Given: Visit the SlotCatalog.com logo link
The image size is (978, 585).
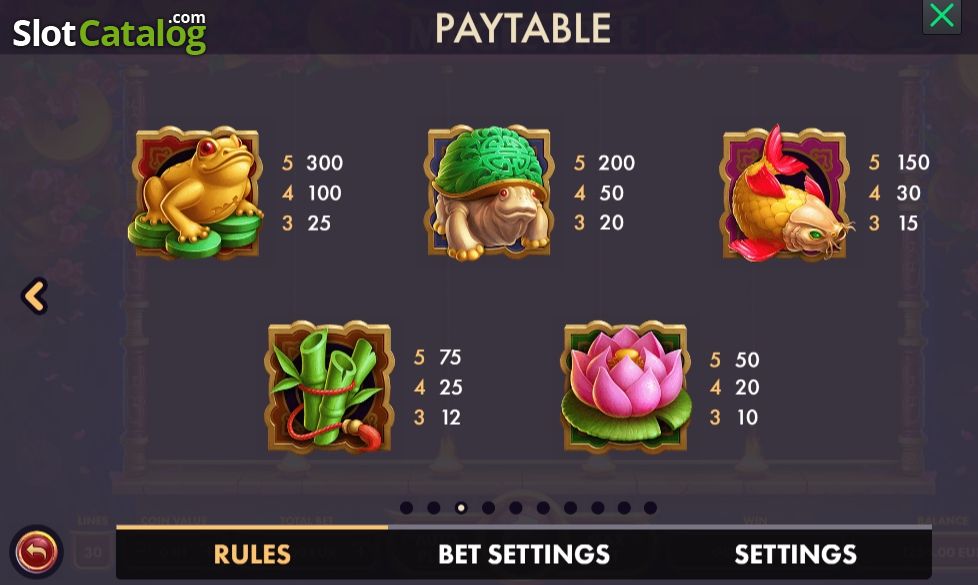Looking at the screenshot, I should point(109,32).
